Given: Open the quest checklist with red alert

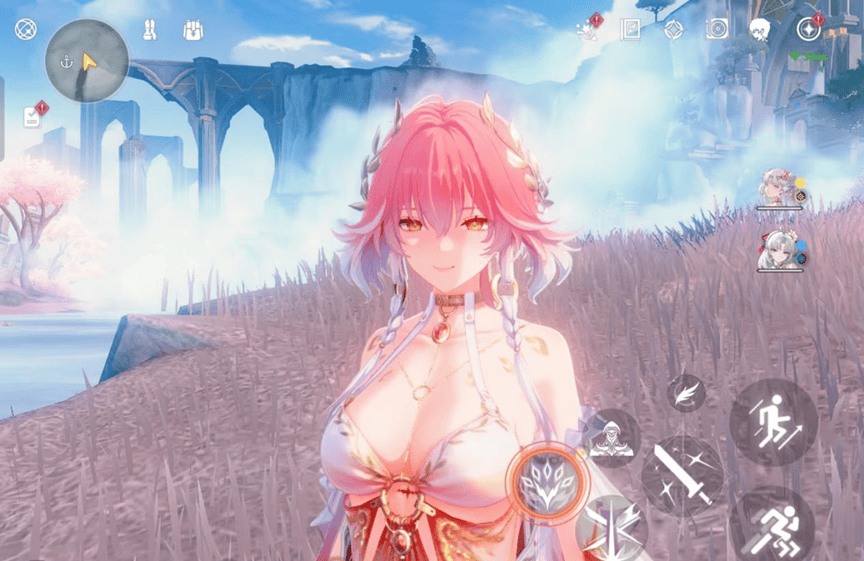Looking at the screenshot, I should [33, 116].
